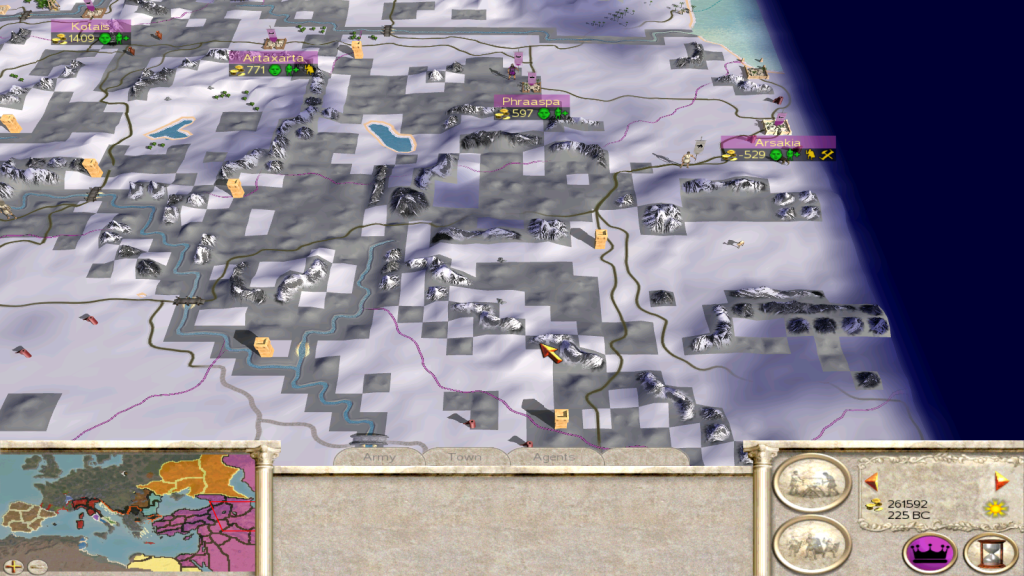The width and height of the screenshot is (1024, 576).
Task: Select the Agents tab
Action: point(553,457)
